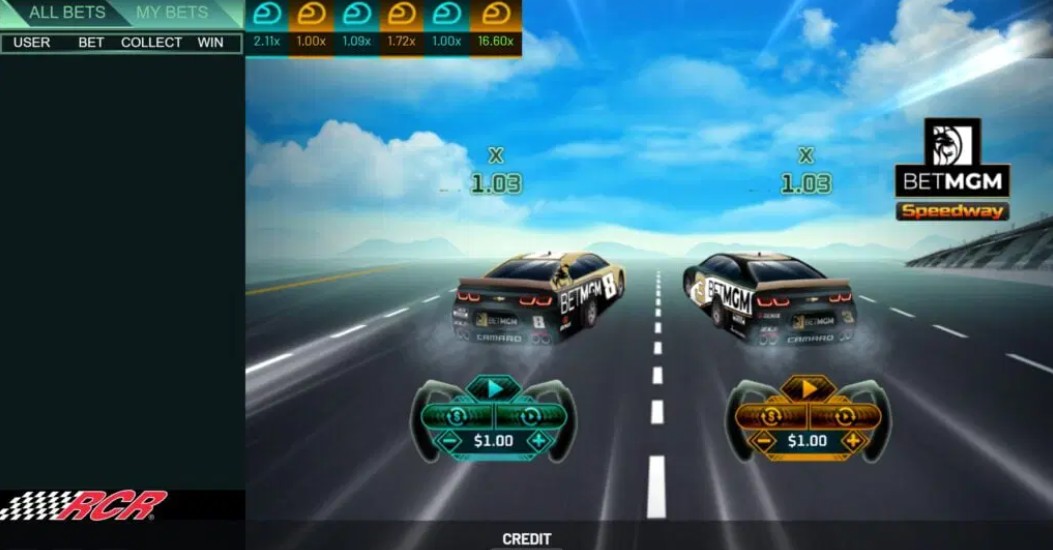
Task: Raise the orange bet amount with plus
Action: [852, 440]
